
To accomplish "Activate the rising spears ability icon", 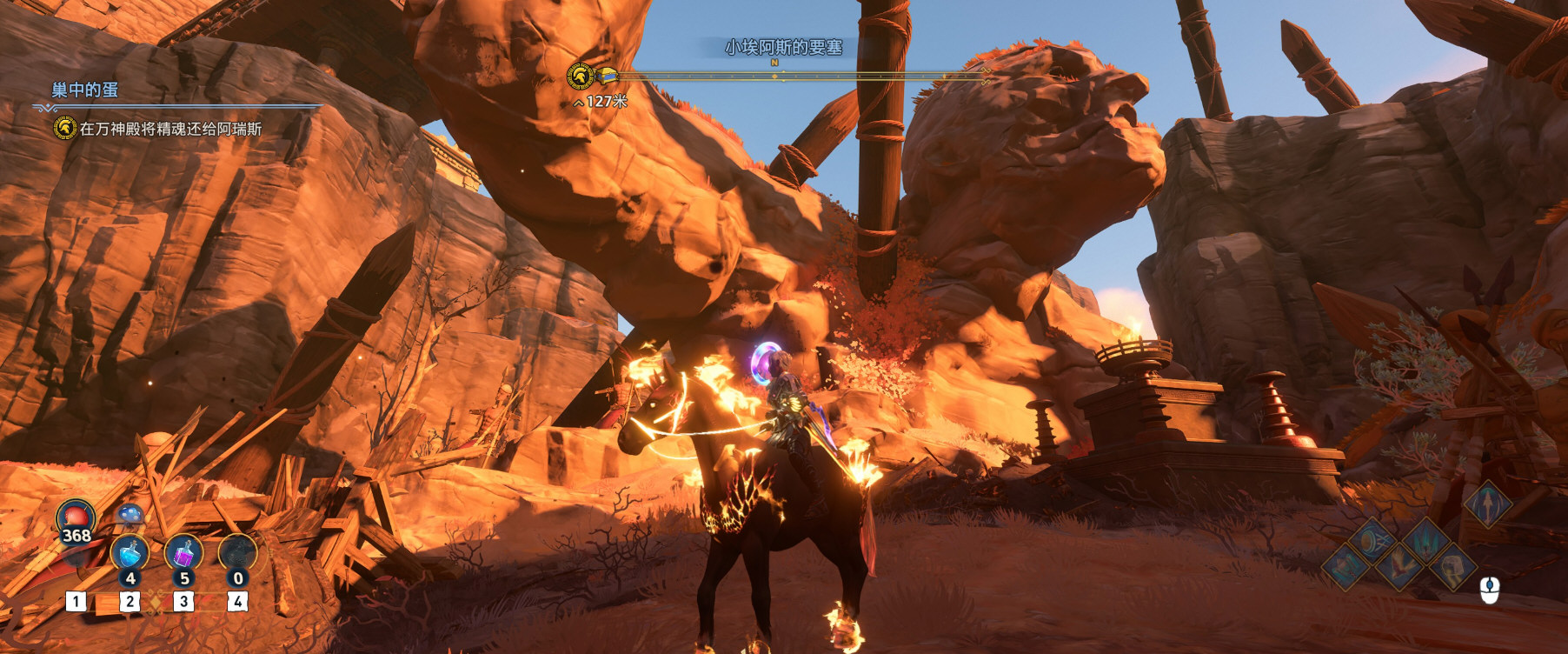I will tap(1426, 542).
